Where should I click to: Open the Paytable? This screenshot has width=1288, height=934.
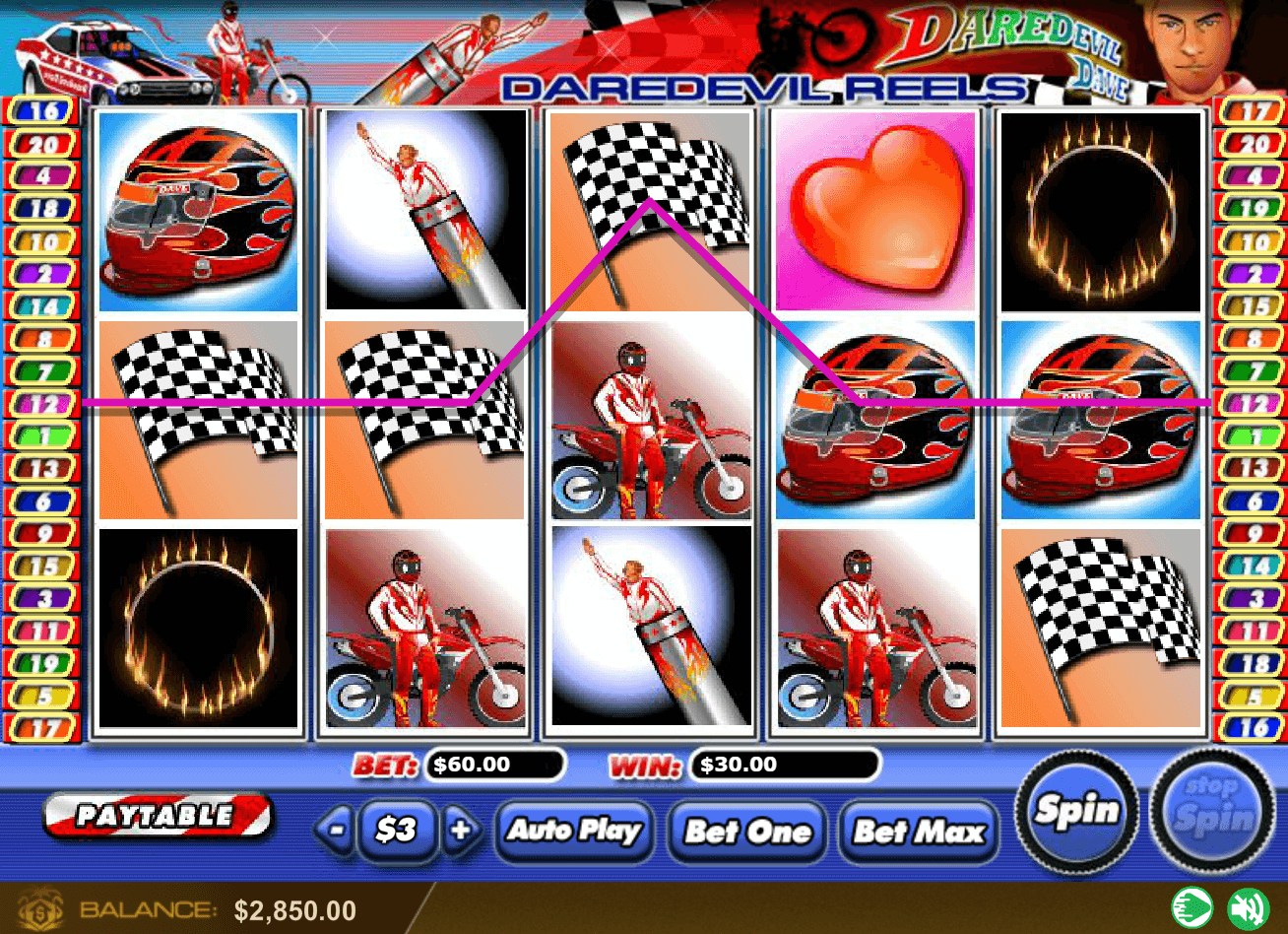pos(158,815)
